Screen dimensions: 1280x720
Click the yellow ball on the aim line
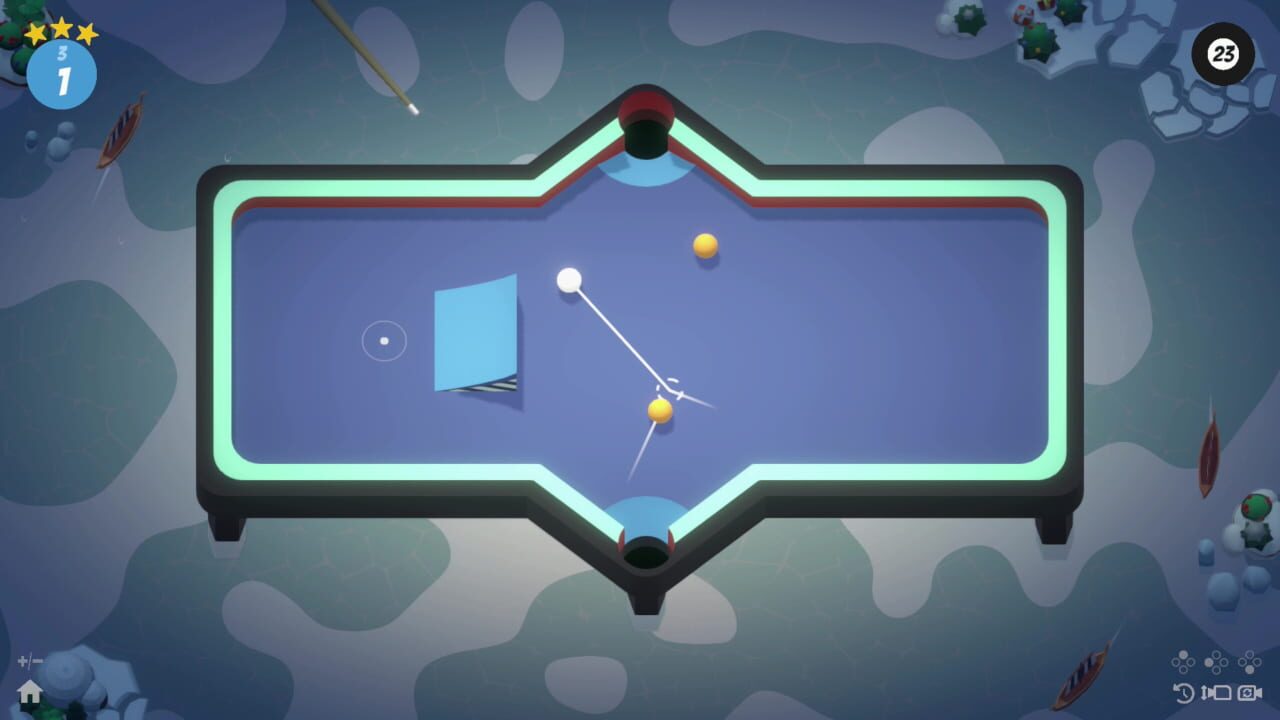click(658, 410)
